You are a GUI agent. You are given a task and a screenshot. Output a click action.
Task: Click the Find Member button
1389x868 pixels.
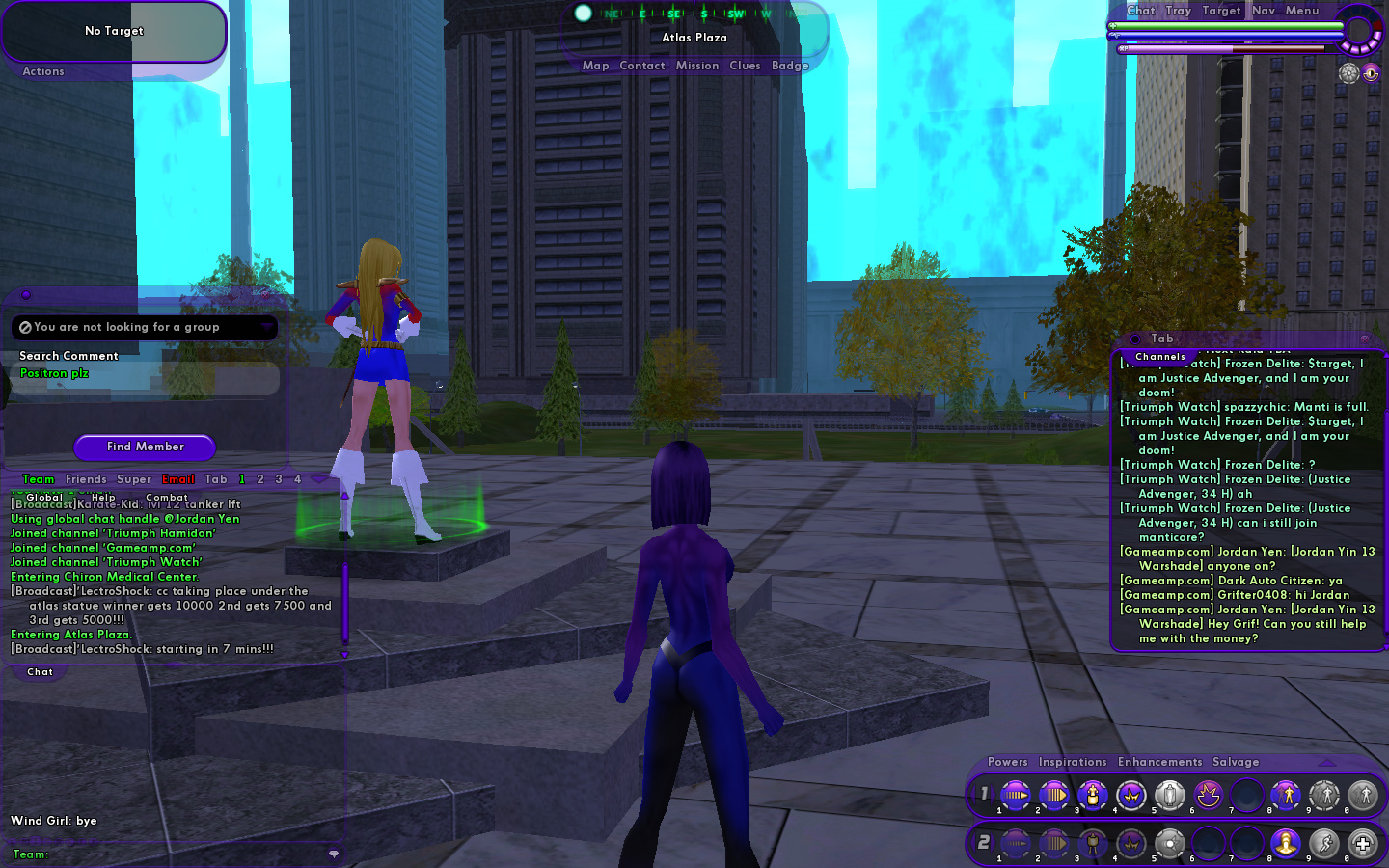coord(145,447)
